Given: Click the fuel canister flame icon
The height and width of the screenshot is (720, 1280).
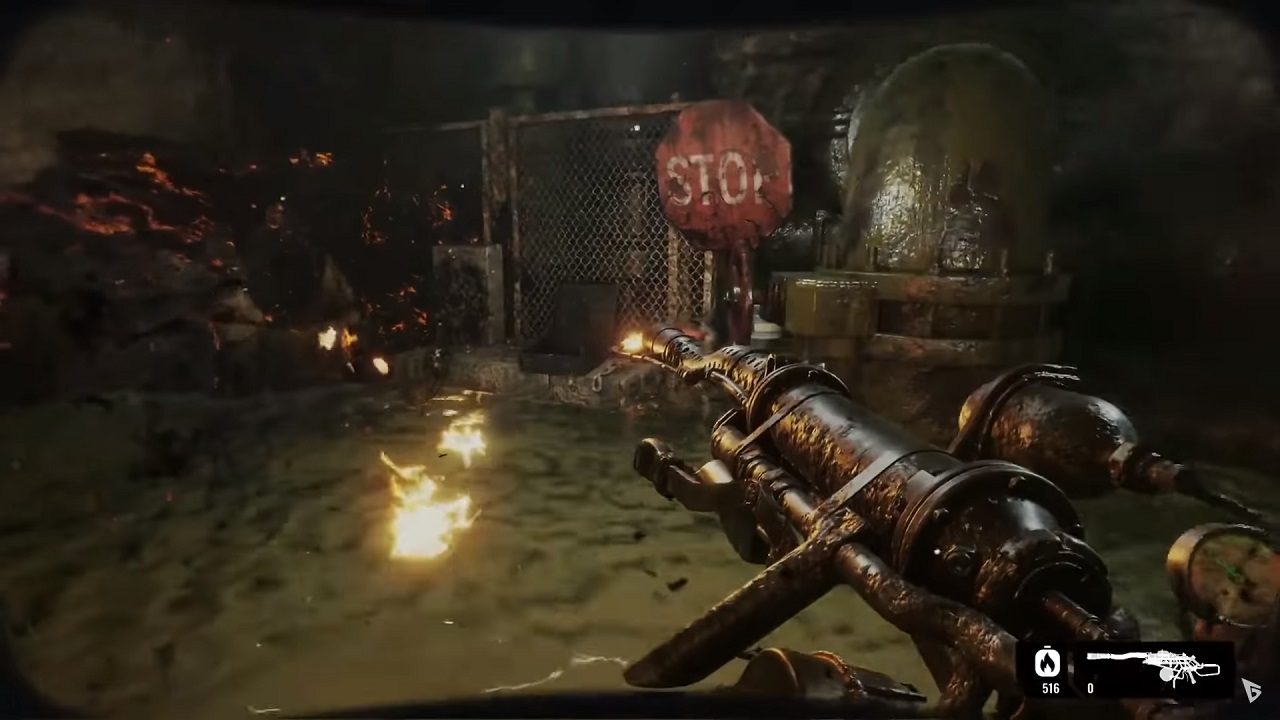Looking at the screenshot, I should 1048,662.
